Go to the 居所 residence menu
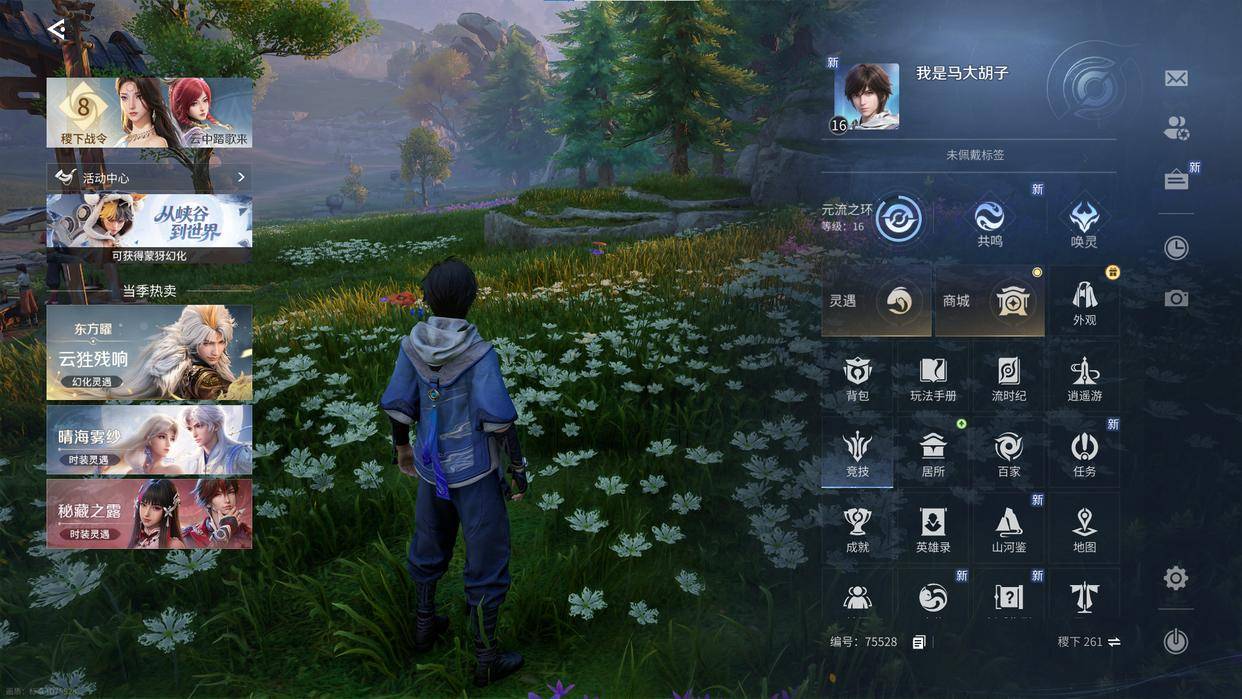Screen dimensions: 1242x699 pyautogui.click(x=933, y=453)
